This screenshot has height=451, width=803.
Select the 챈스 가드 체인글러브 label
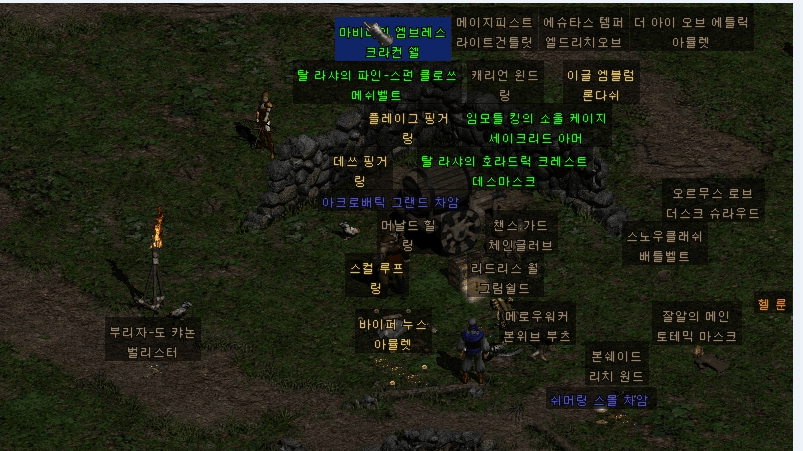point(520,235)
